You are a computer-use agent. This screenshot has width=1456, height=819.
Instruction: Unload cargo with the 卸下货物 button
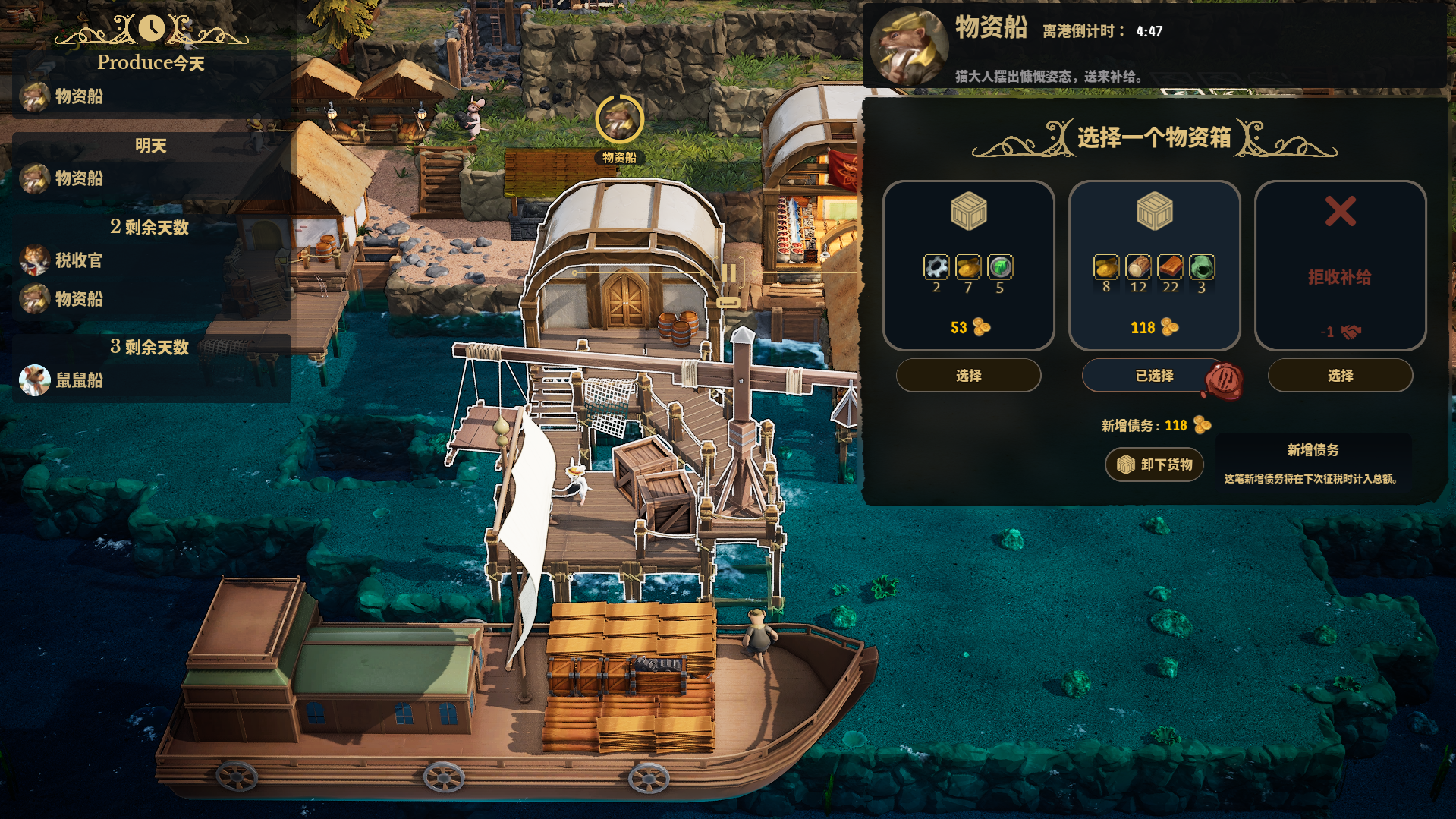1154,465
